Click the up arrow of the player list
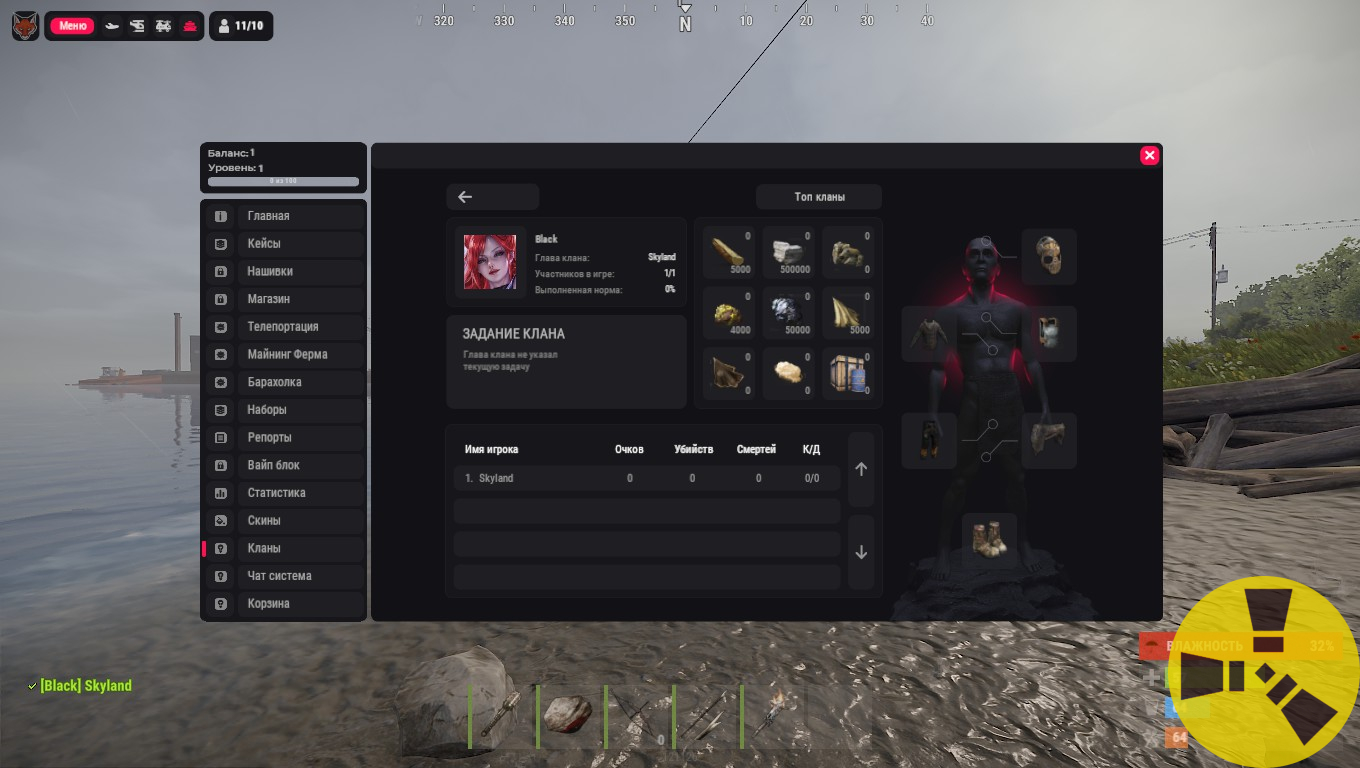The width and height of the screenshot is (1360, 768). pos(861,469)
